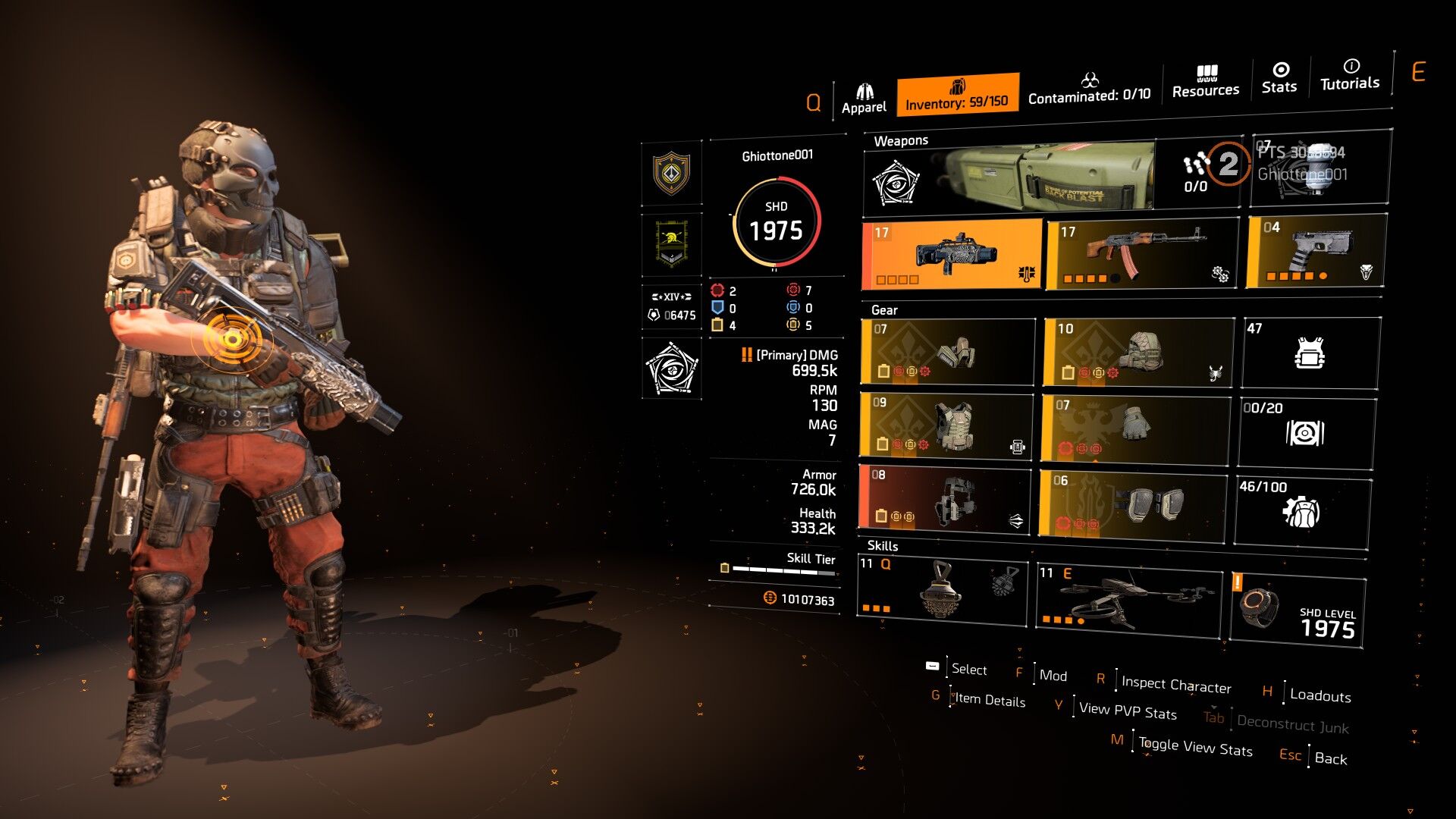
Task: Select the holster gear slot
Action: point(945,498)
